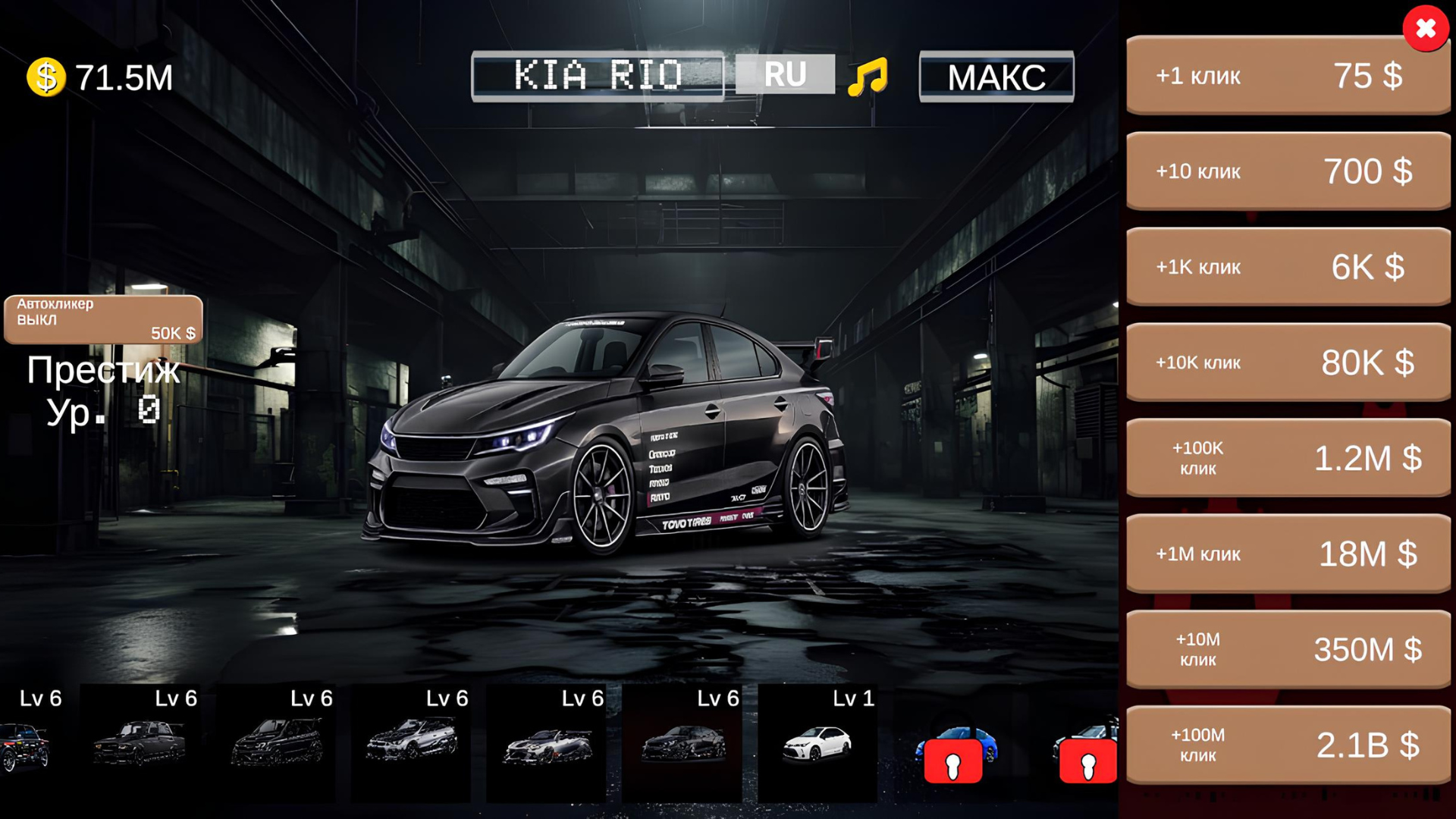Open the Lv 6 sedan in the middle row

(x=682, y=743)
